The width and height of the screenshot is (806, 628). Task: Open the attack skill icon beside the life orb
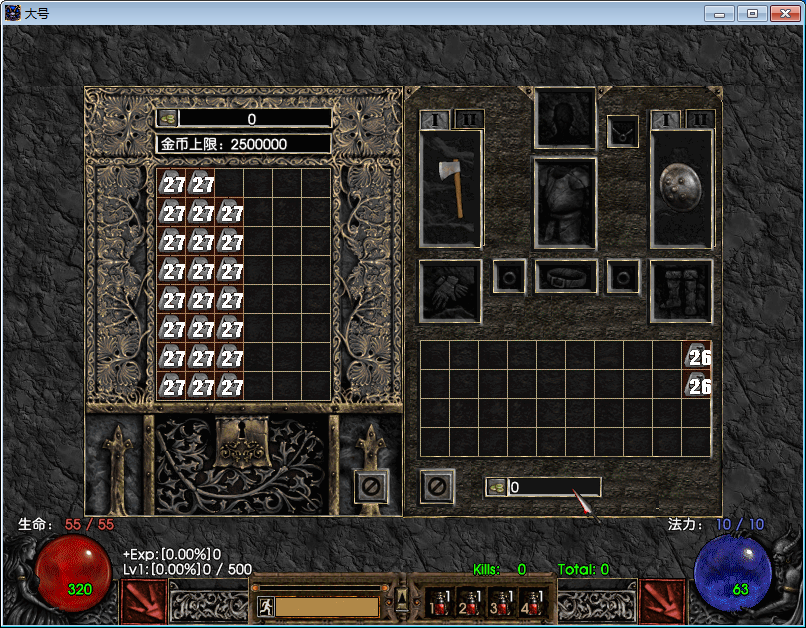143,601
